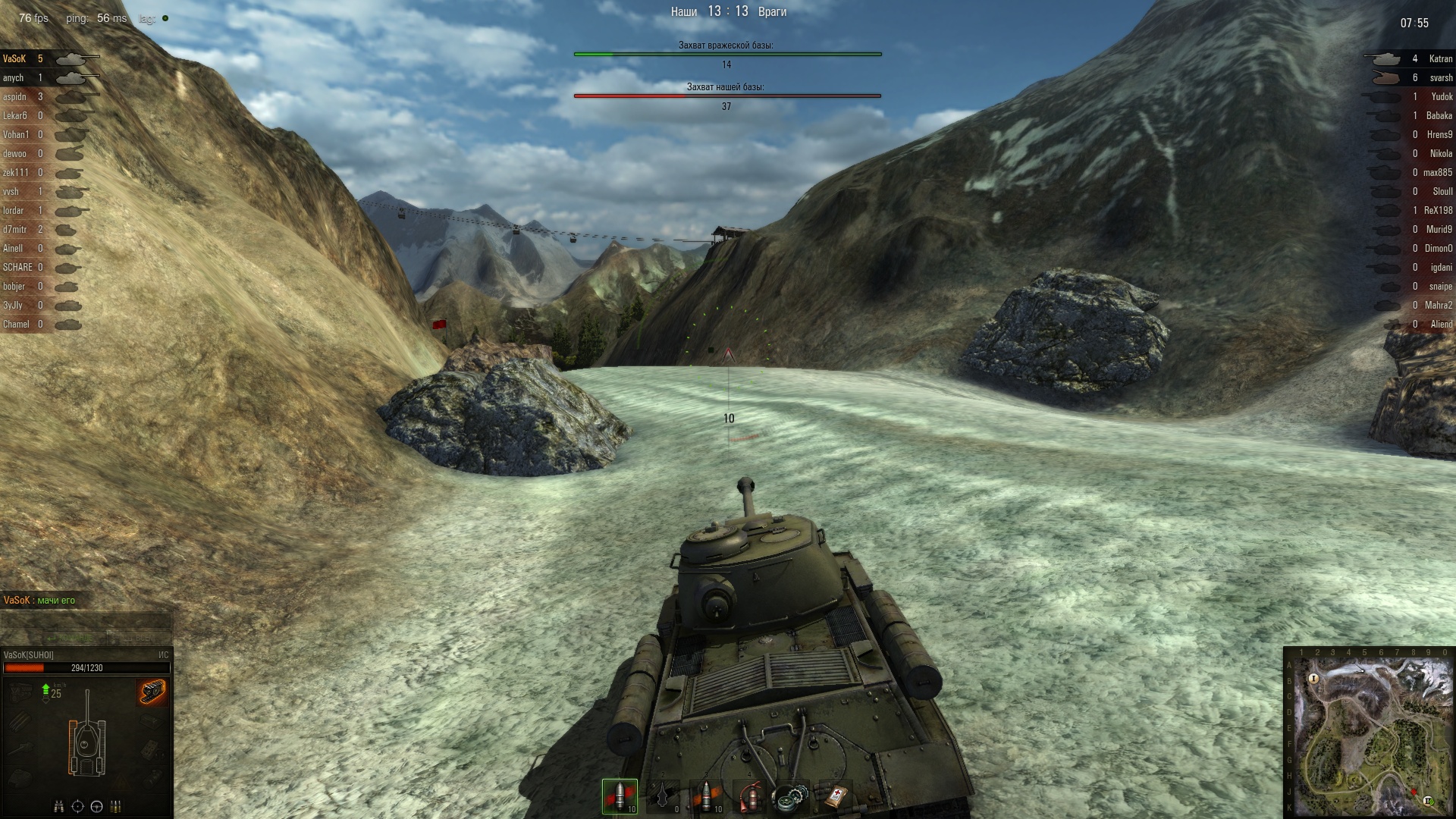Switch to the high-explosive shell in slot 3

[707, 796]
